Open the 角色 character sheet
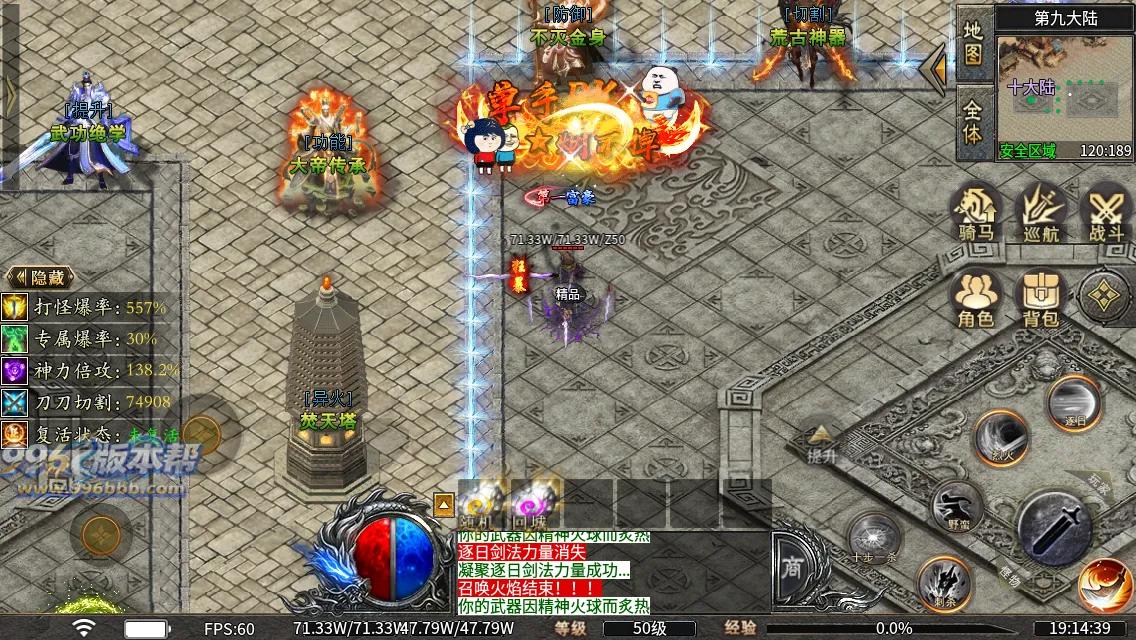This screenshot has height=640, width=1136. tap(976, 299)
